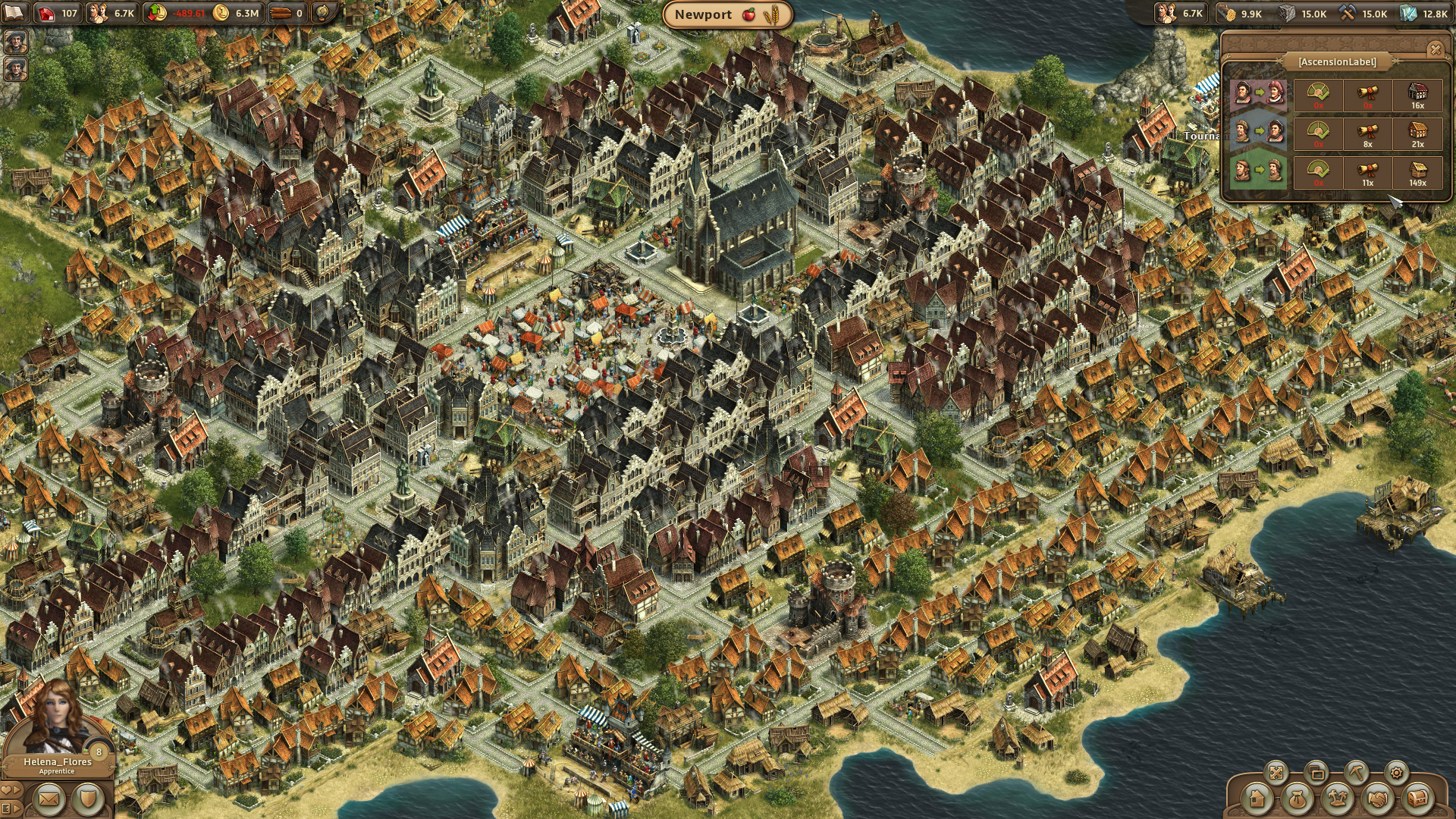Open the house build menu button
This screenshot has height=819, width=1456.
pos(1257,798)
